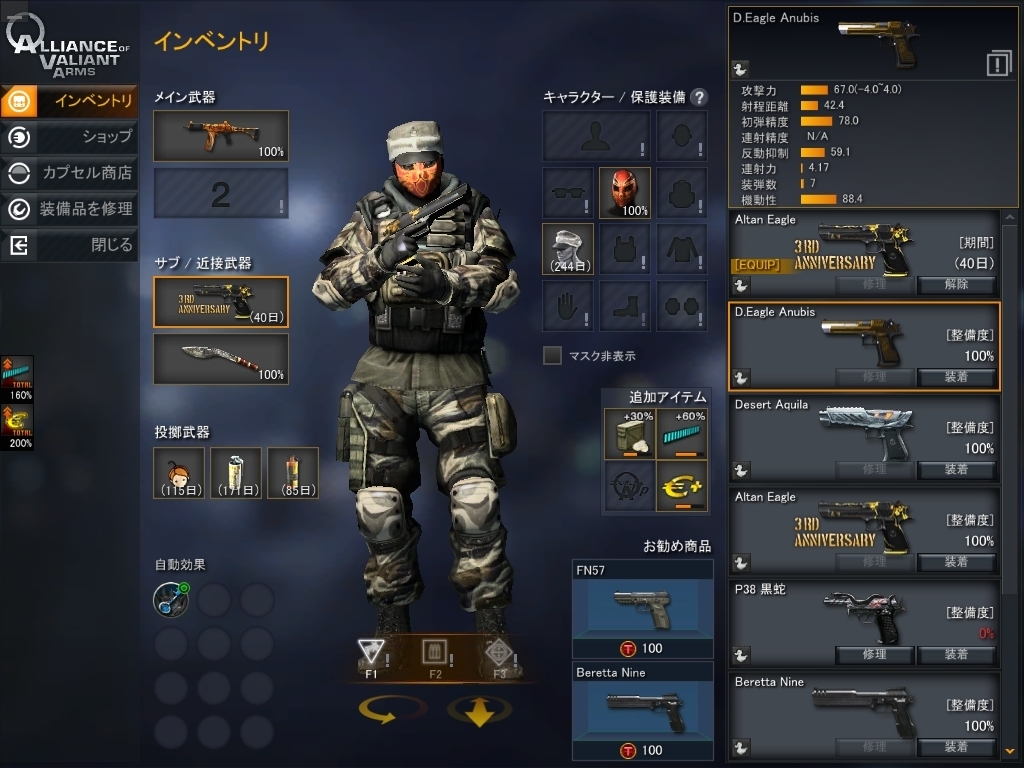Select the equipped 3rd Anniversary pistol slot
Image resolution: width=1024 pixels, height=768 pixels.
pyautogui.click(x=220, y=302)
